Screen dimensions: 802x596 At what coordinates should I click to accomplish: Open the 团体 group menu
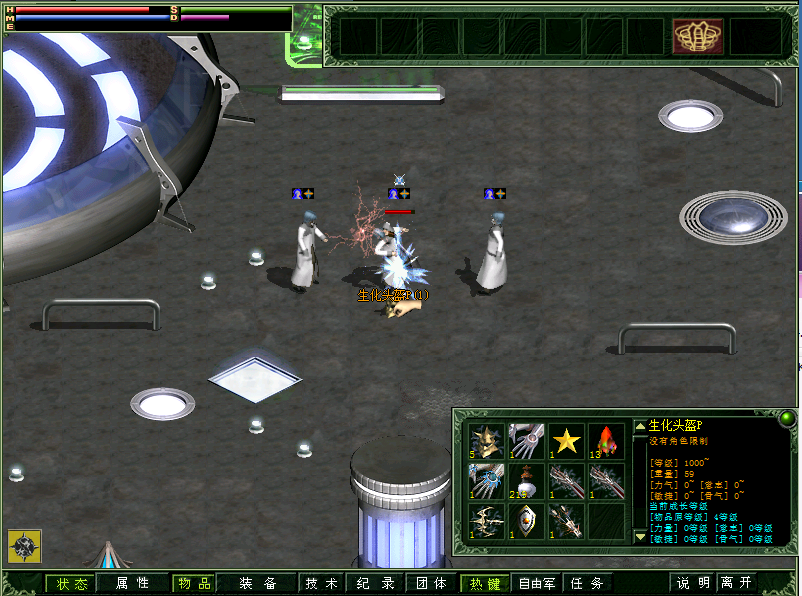tap(431, 583)
